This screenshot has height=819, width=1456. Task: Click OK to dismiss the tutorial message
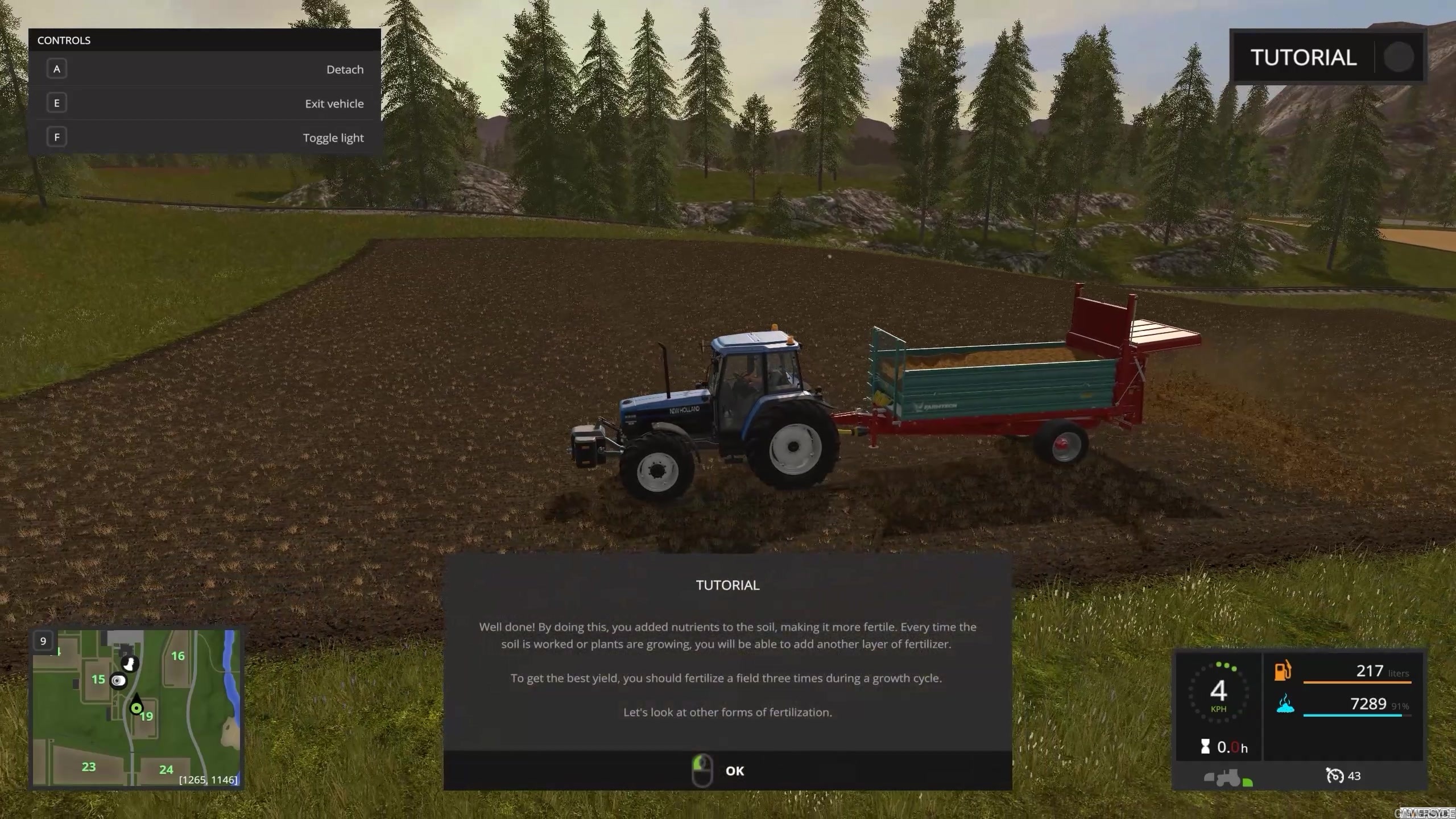tap(735, 771)
